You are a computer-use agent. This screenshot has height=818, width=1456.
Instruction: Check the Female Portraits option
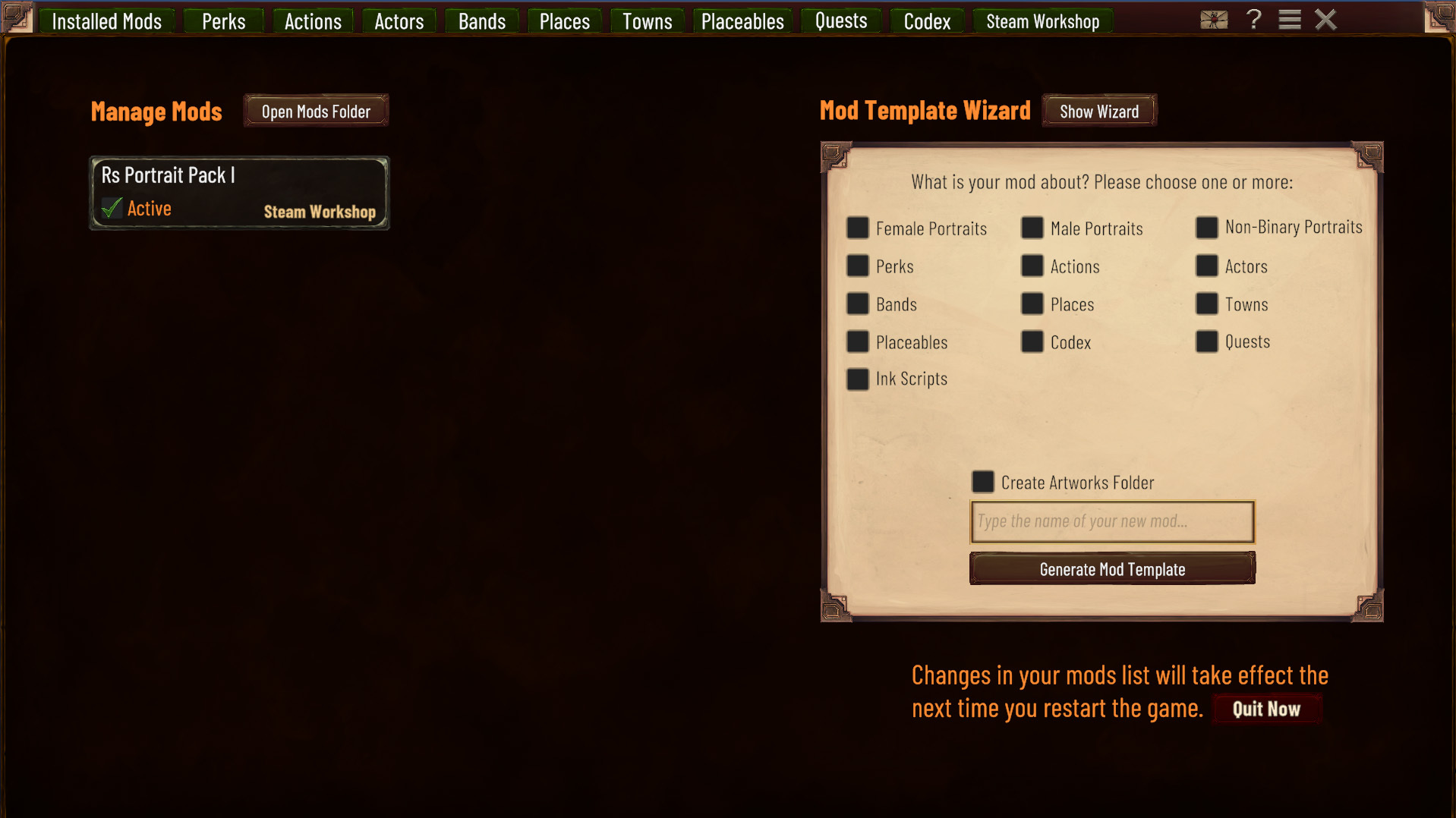pyautogui.click(x=857, y=228)
